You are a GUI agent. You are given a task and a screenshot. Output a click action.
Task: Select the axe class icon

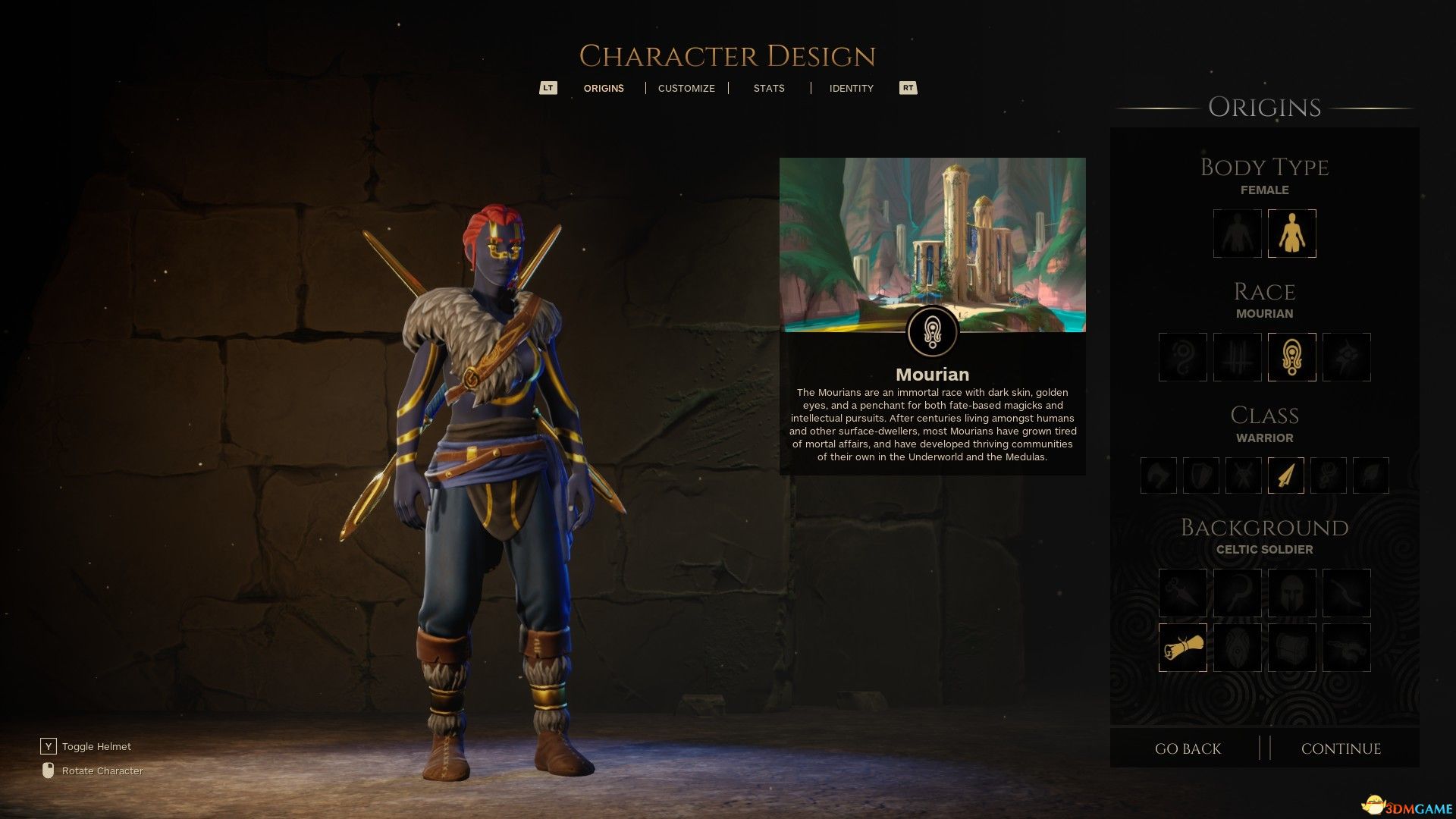pyautogui.click(x=1158, y=475)
